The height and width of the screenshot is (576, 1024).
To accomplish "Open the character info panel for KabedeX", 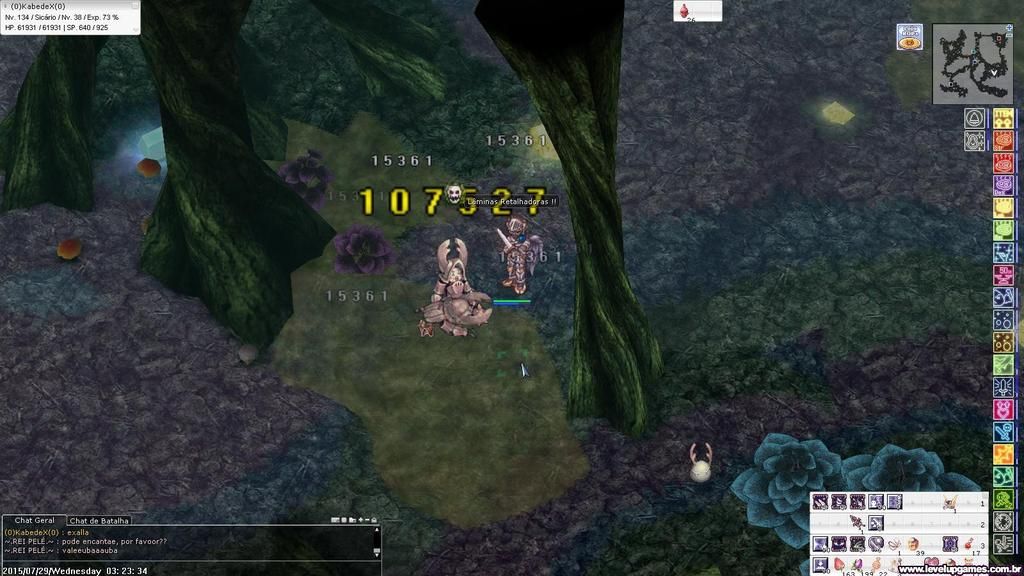I will coord(70,18).
